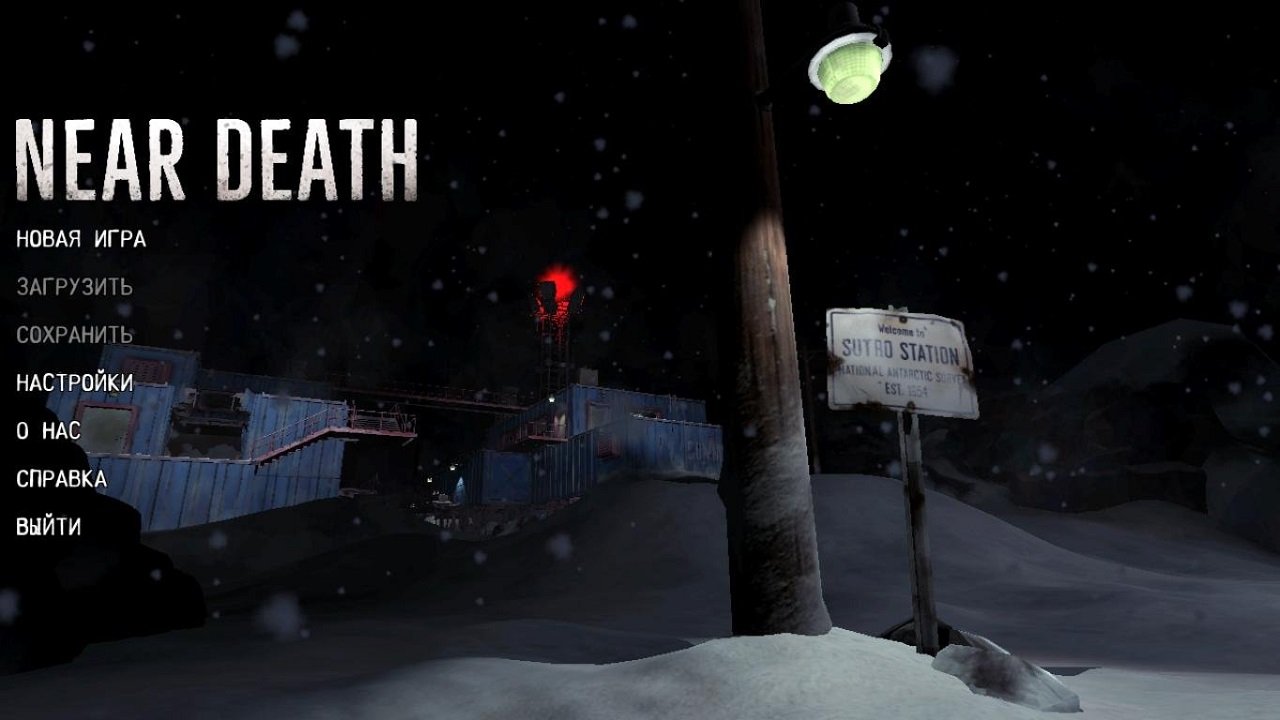Click the Sutro Station sign
The width and height of the screenshot is (1280, 720).
pyautogui.click(x=900, y=360)
